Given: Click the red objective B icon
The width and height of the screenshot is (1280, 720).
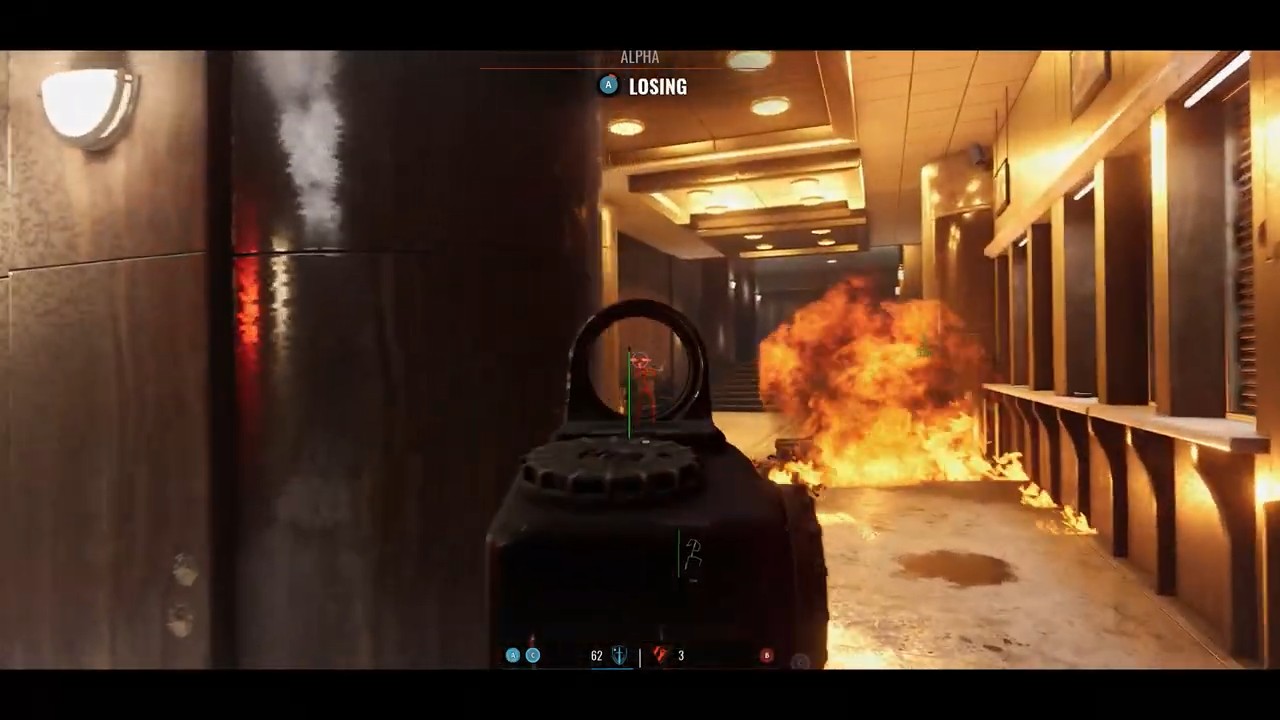Looking at the screenshot, I should click(767, 655).
